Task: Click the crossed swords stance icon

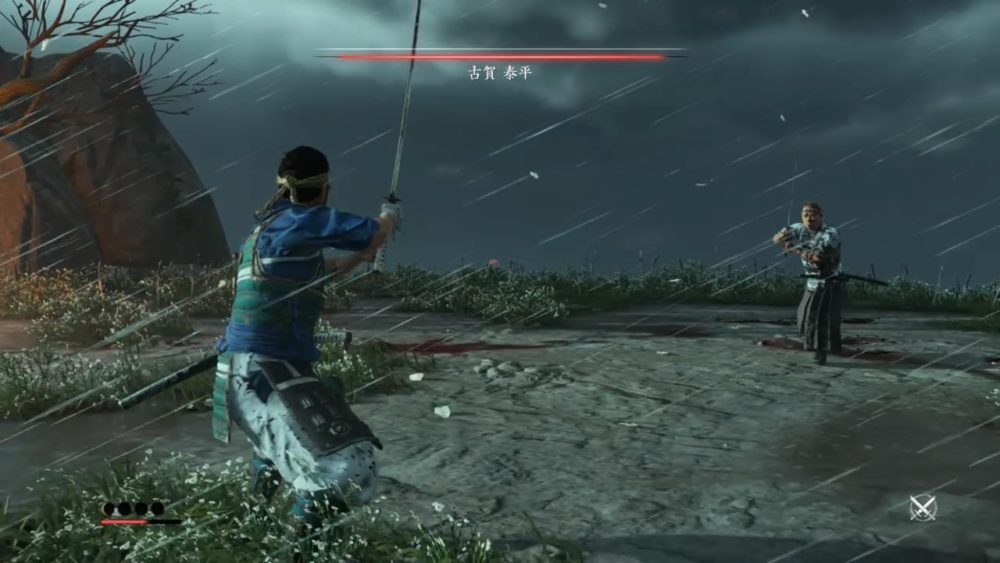Action: pyautogui.click(x=922, y=507)
